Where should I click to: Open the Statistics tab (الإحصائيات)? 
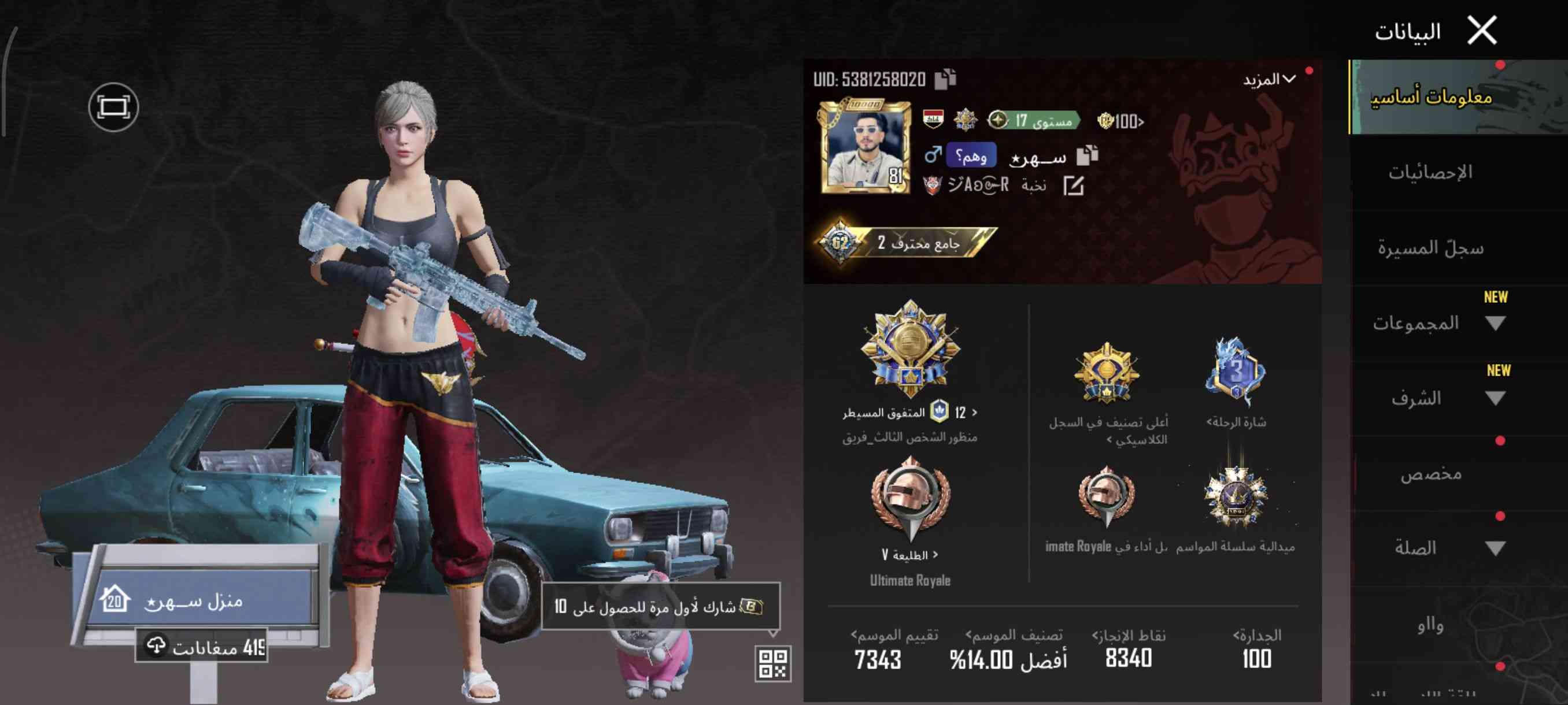click(1430, 173)
